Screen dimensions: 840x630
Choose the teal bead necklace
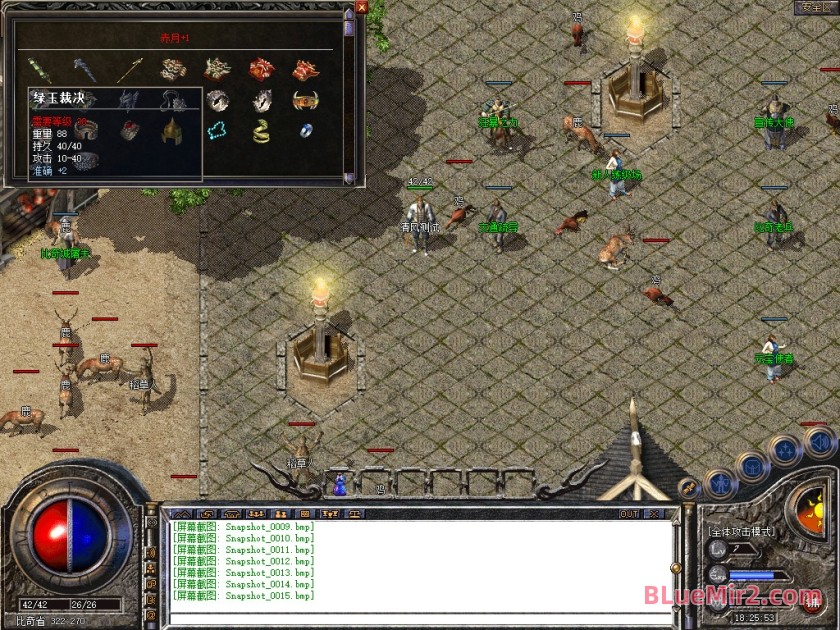[217, 130]
